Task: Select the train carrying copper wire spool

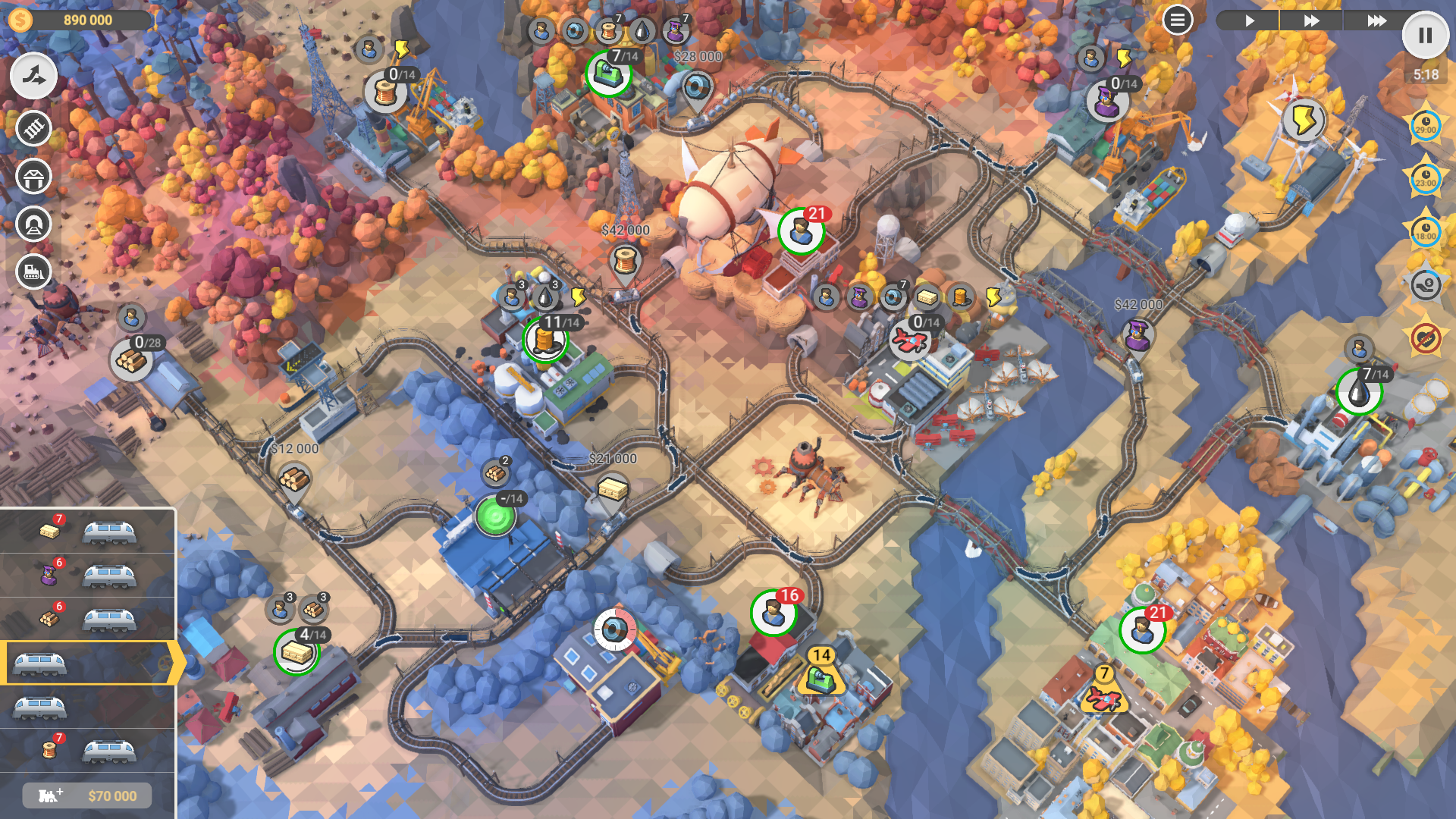Action: (x=88, y=751)
